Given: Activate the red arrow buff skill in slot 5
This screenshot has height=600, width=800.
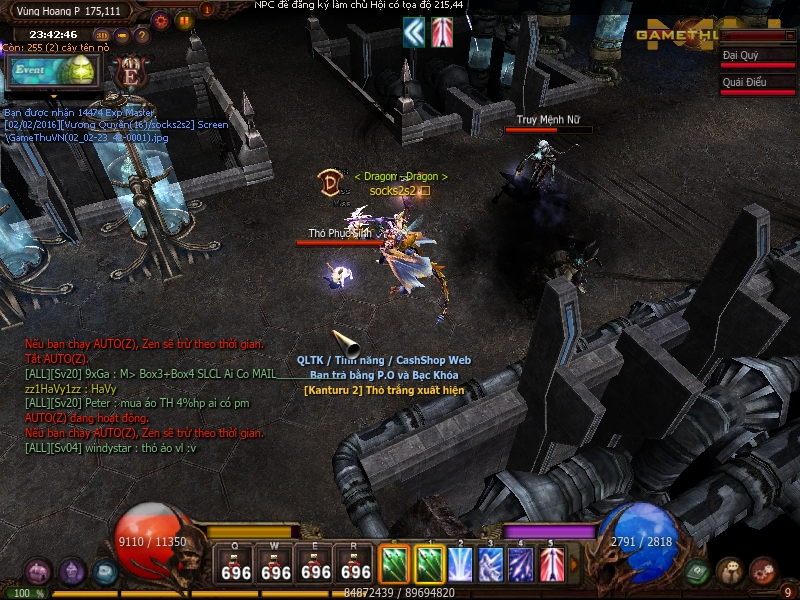Looking at the screenshot, I should point(552,565).
